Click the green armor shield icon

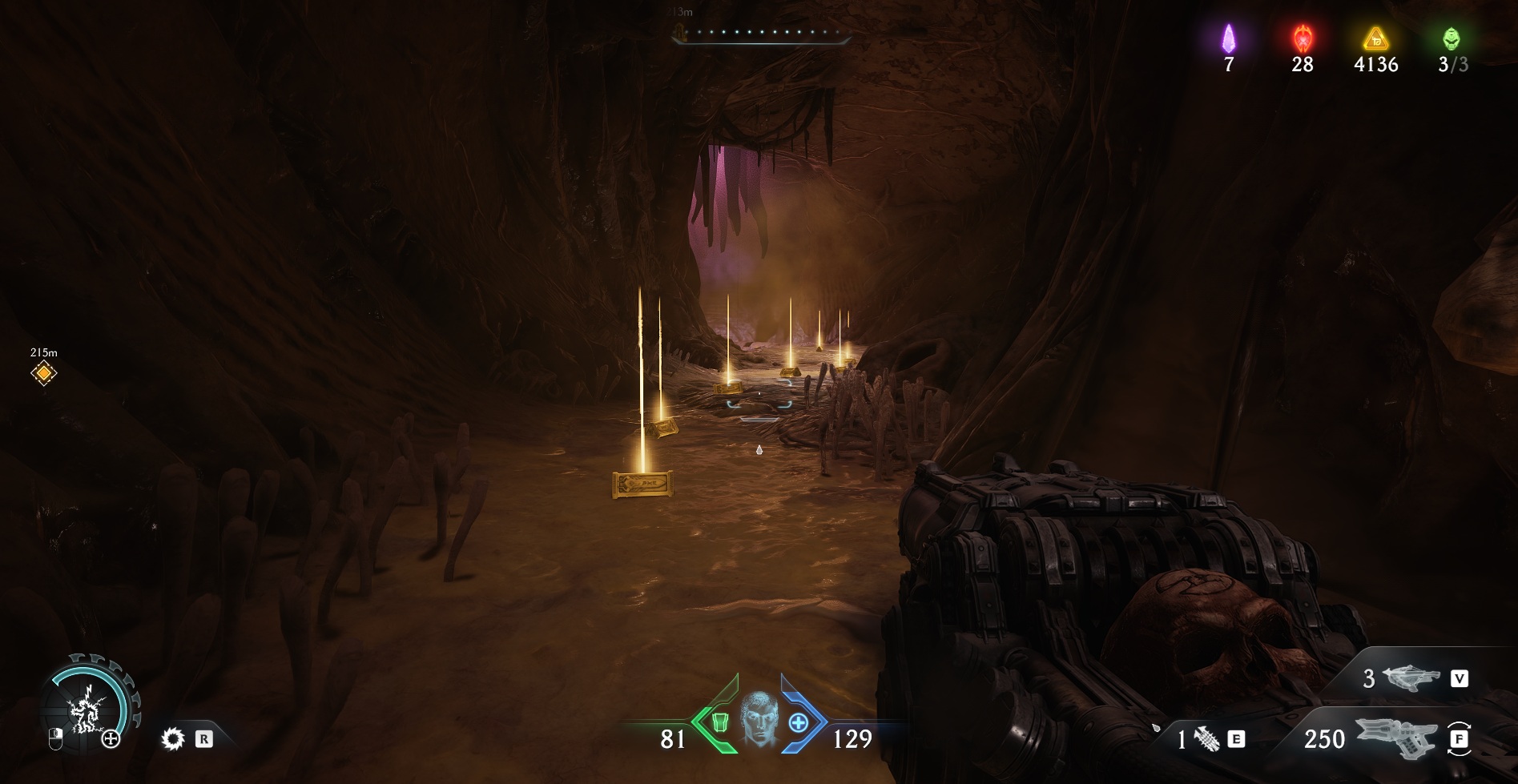719,722
